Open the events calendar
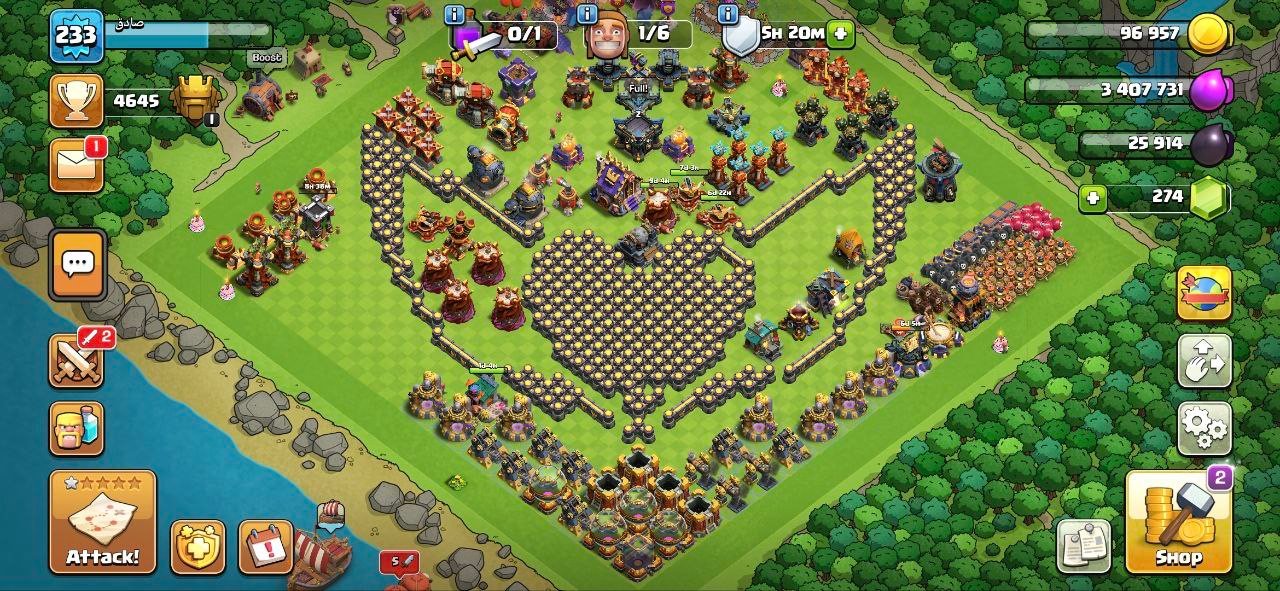Viewport: 1280px width, 591px height. tap(265, 547)
